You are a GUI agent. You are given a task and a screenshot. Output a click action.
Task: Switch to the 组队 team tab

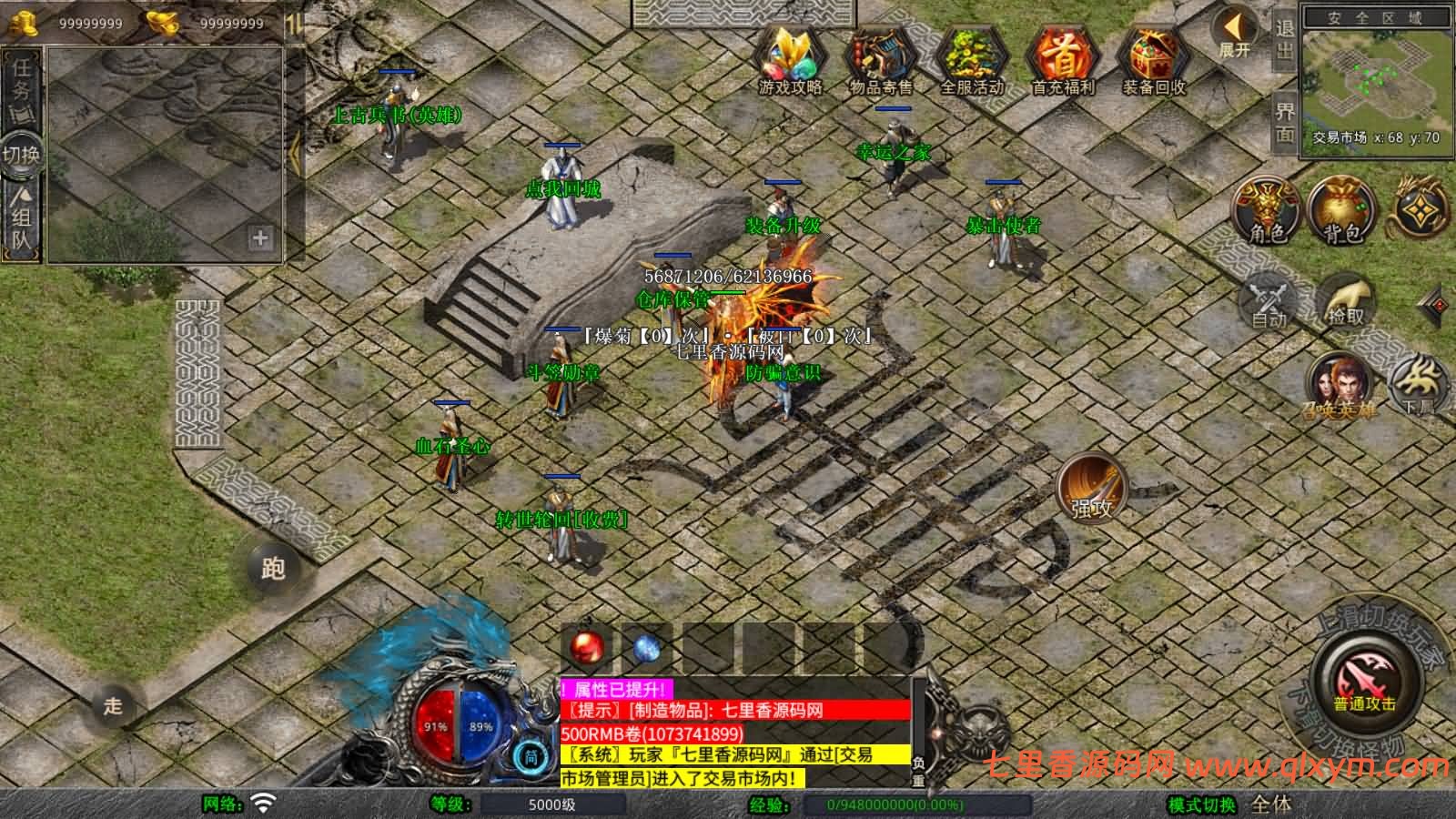click(x=21, y=220)
